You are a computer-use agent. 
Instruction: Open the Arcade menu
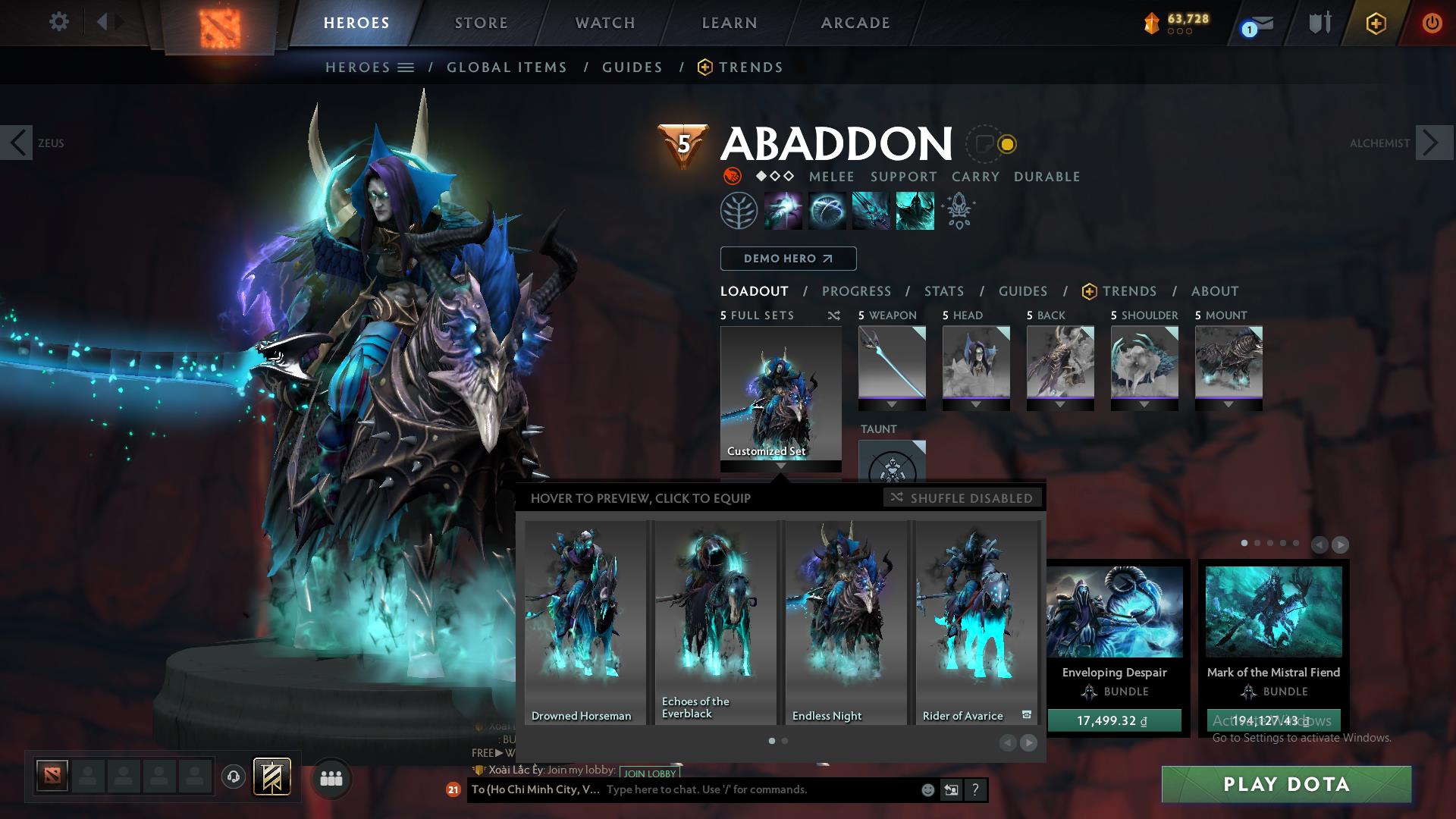[855, 23]
